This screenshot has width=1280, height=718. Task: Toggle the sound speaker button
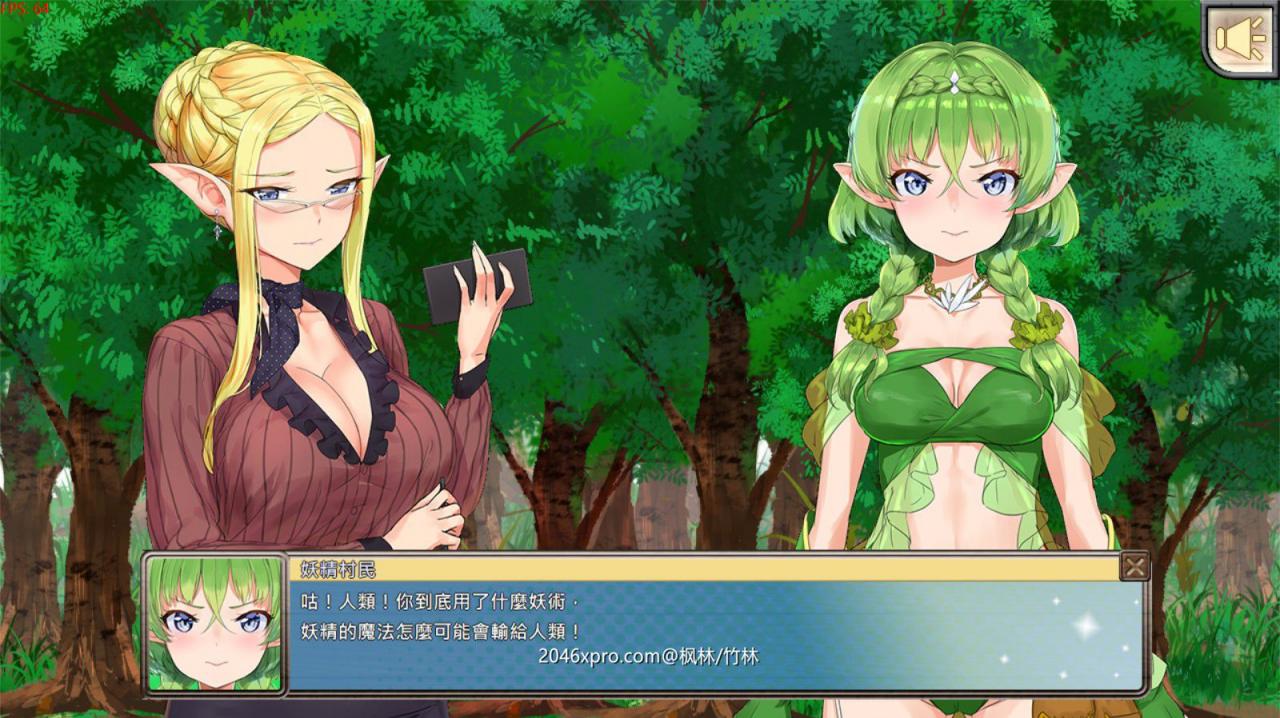pyautogui.click(x=1239, y=39)
